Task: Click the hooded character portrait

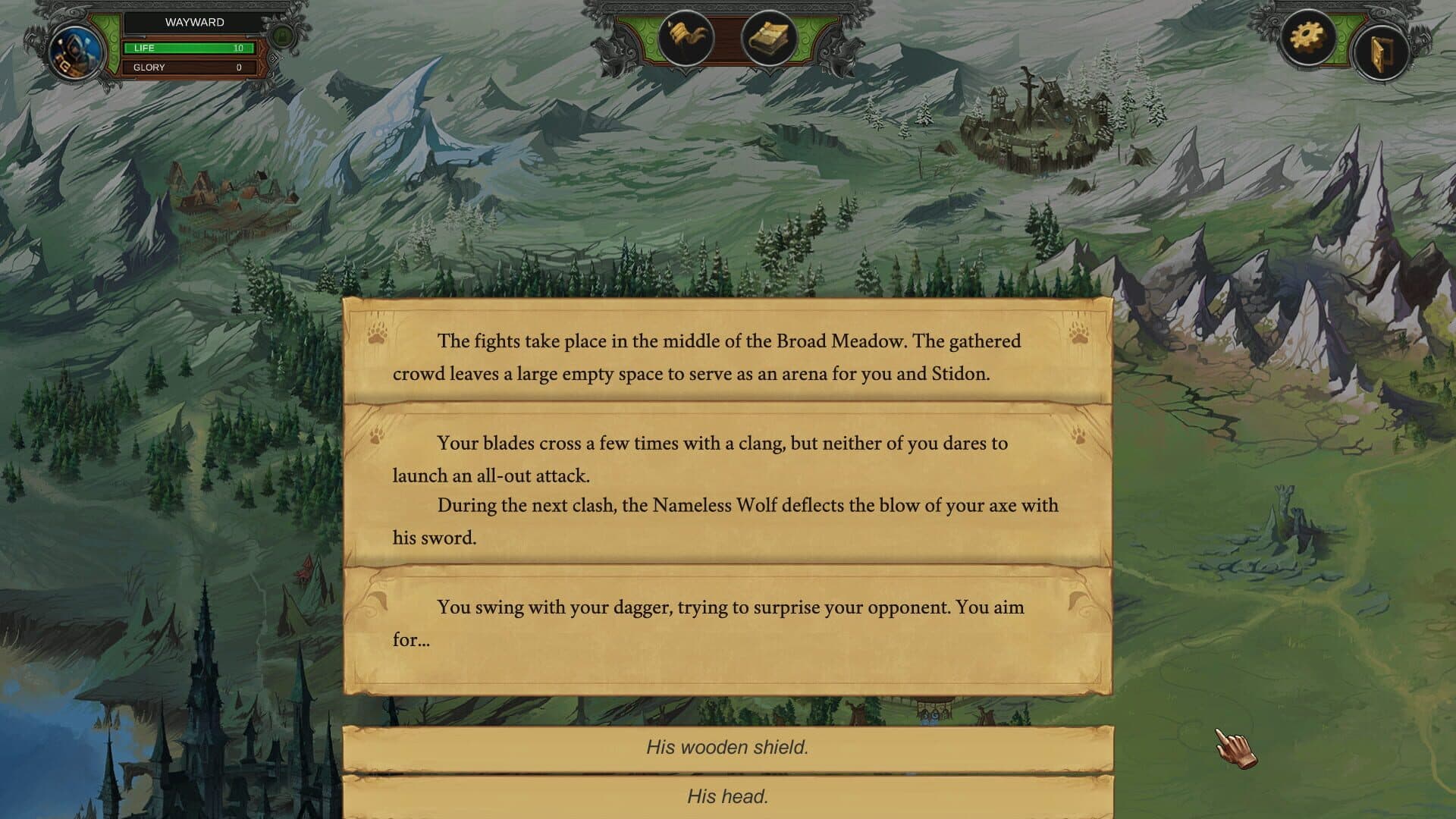Action: (x=75, y=52)
